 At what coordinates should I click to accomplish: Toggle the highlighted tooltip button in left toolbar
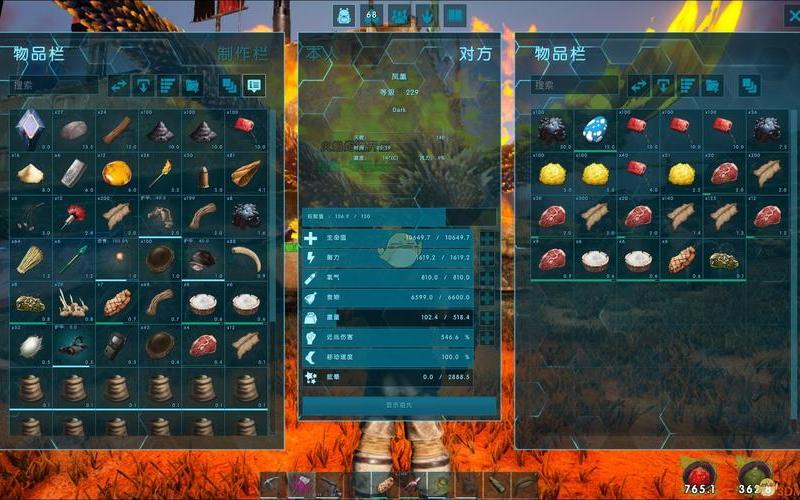[254, 86]
